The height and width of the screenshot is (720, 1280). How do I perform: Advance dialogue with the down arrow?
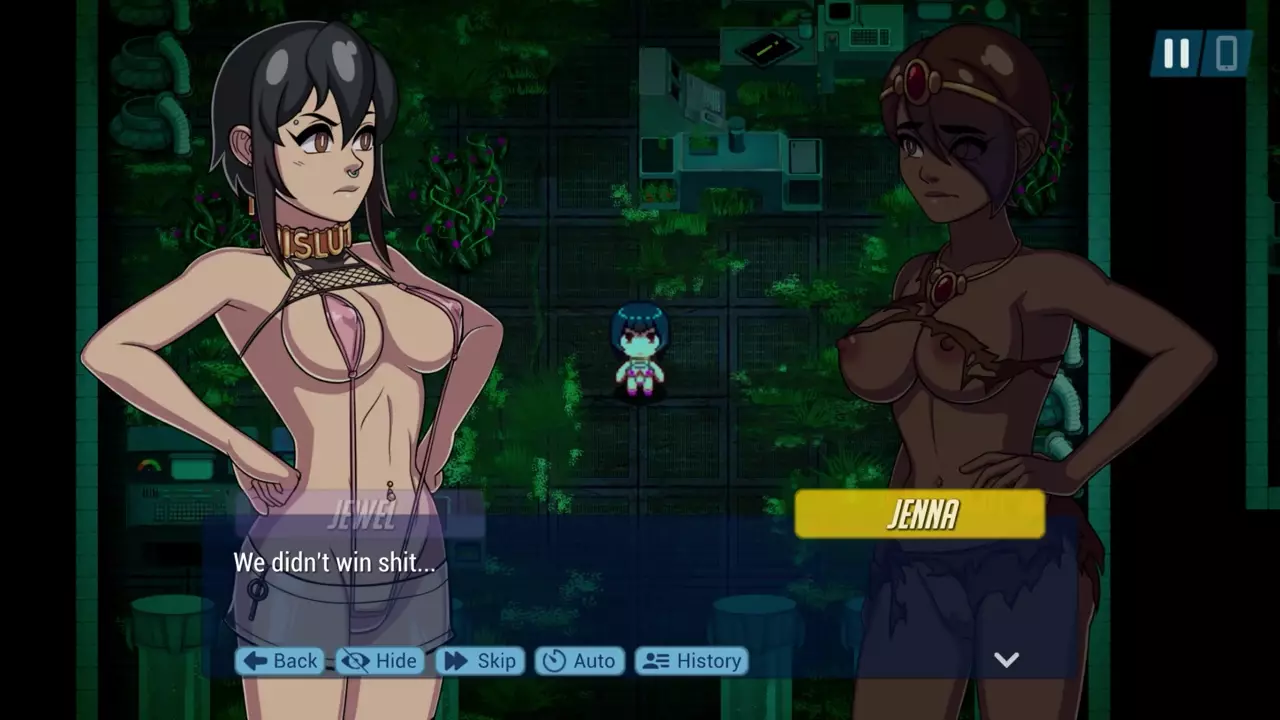pyautogui.click(x=1006, y=659)
